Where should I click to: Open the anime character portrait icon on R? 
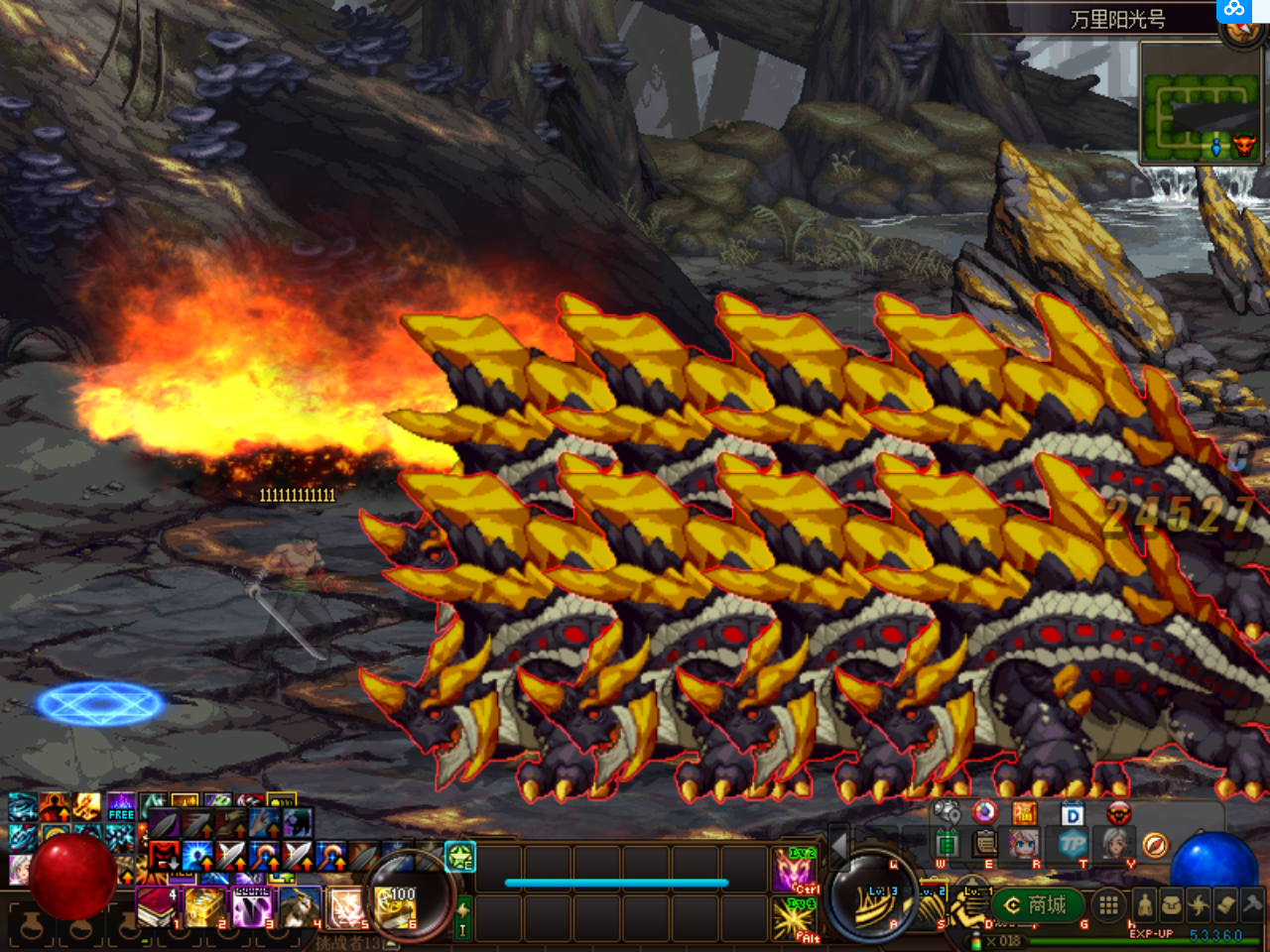1023,844
